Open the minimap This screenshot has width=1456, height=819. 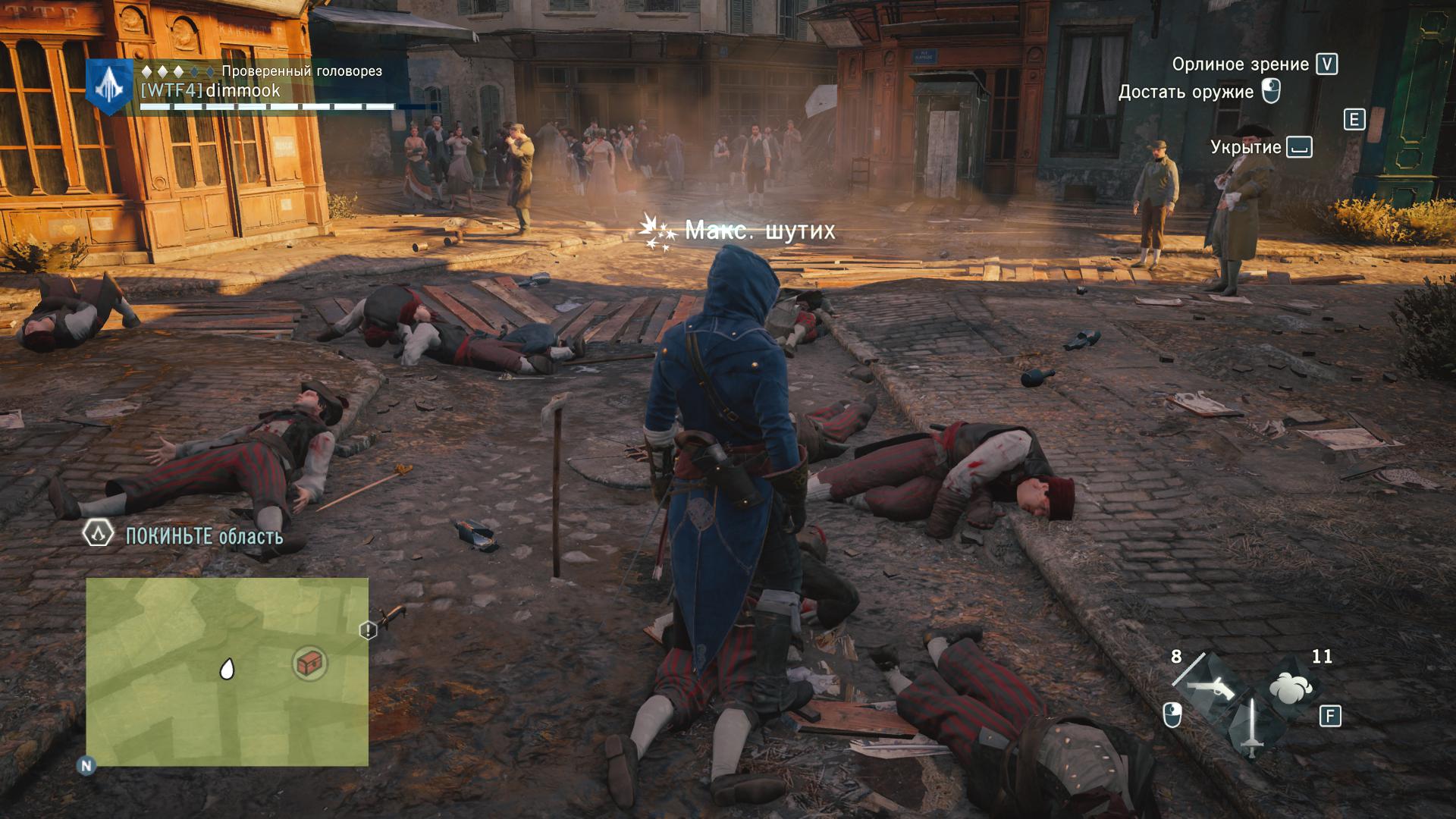[227, 671]
